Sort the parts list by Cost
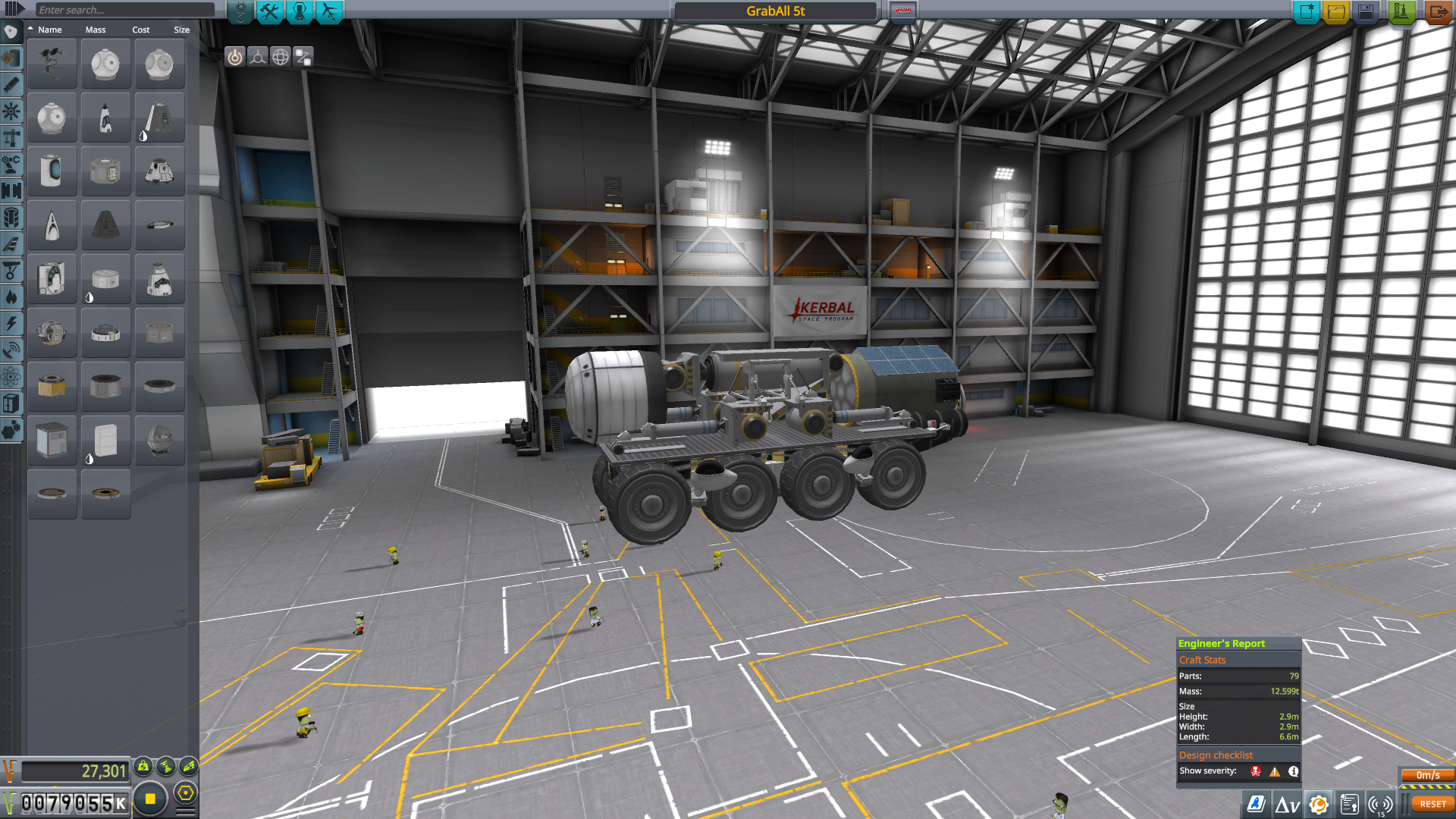 pyautogui.click(x=141, y=30)
